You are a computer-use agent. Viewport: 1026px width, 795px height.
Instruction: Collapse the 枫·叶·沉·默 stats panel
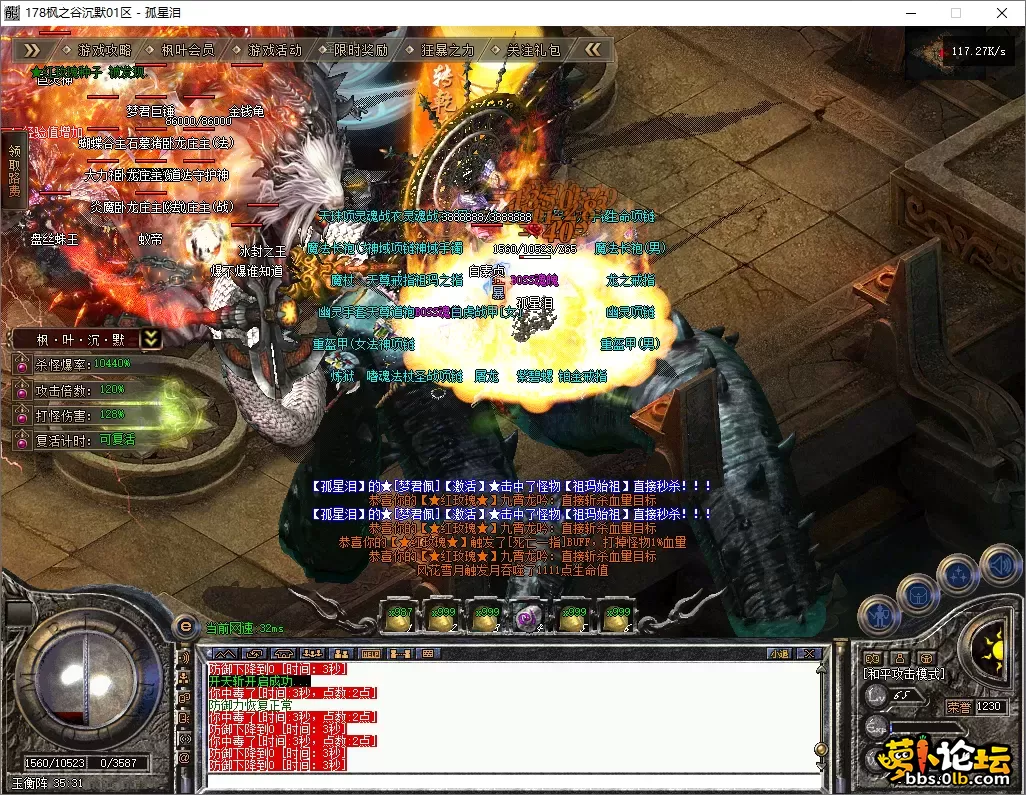151,339
